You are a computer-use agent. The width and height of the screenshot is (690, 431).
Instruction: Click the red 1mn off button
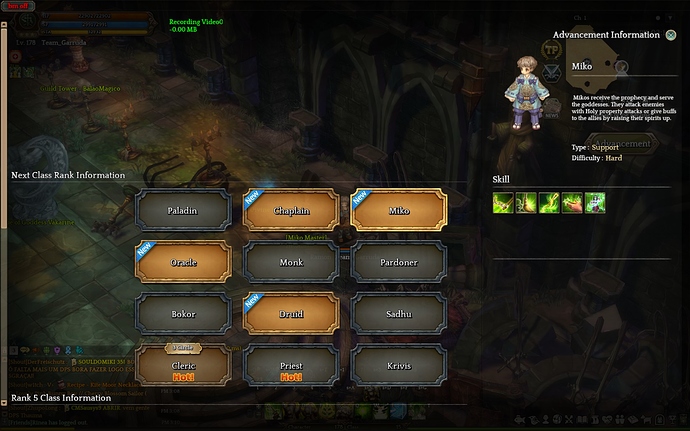tap(20, 5)
